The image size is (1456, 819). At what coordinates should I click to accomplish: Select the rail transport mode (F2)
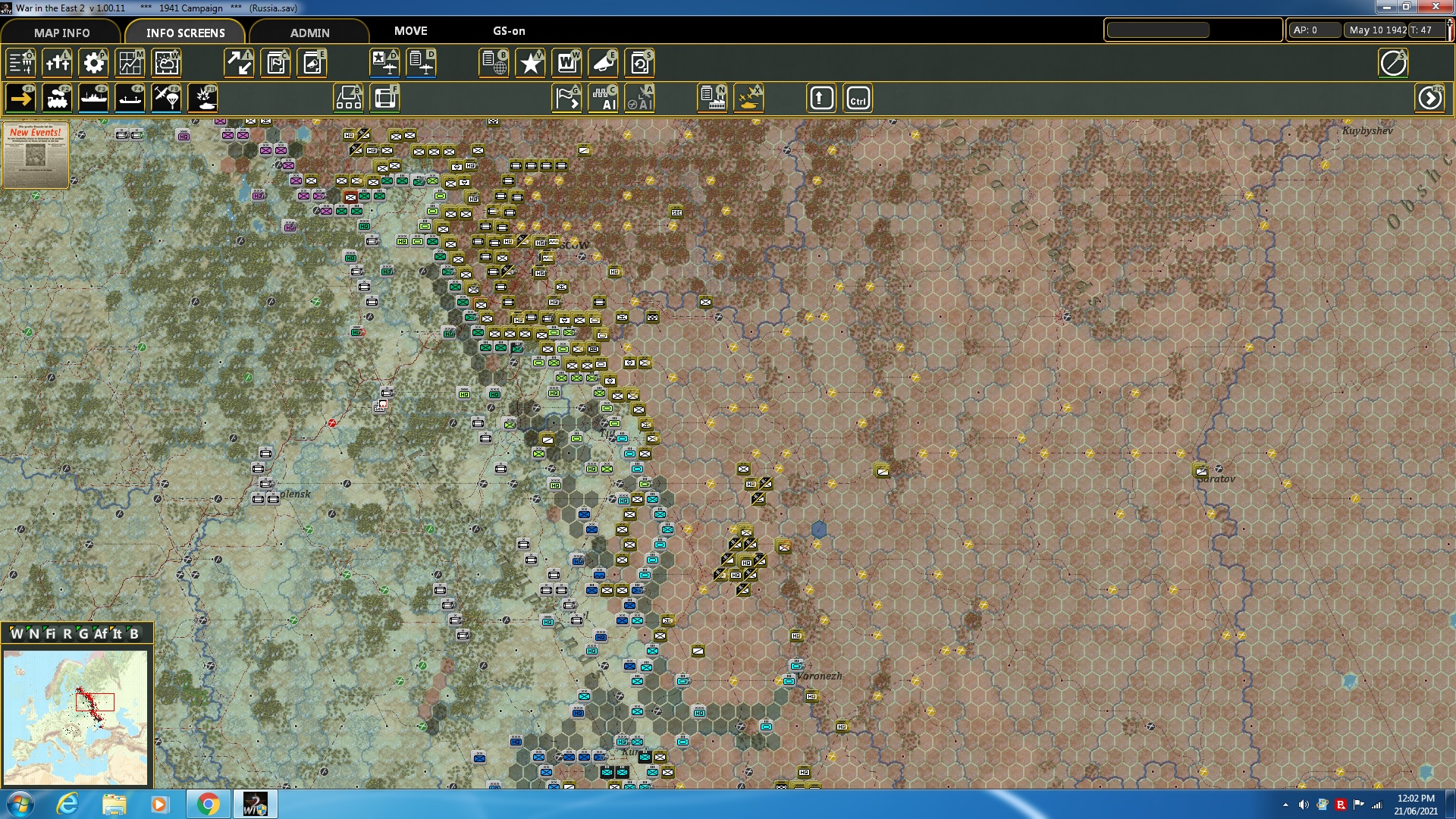58,98
